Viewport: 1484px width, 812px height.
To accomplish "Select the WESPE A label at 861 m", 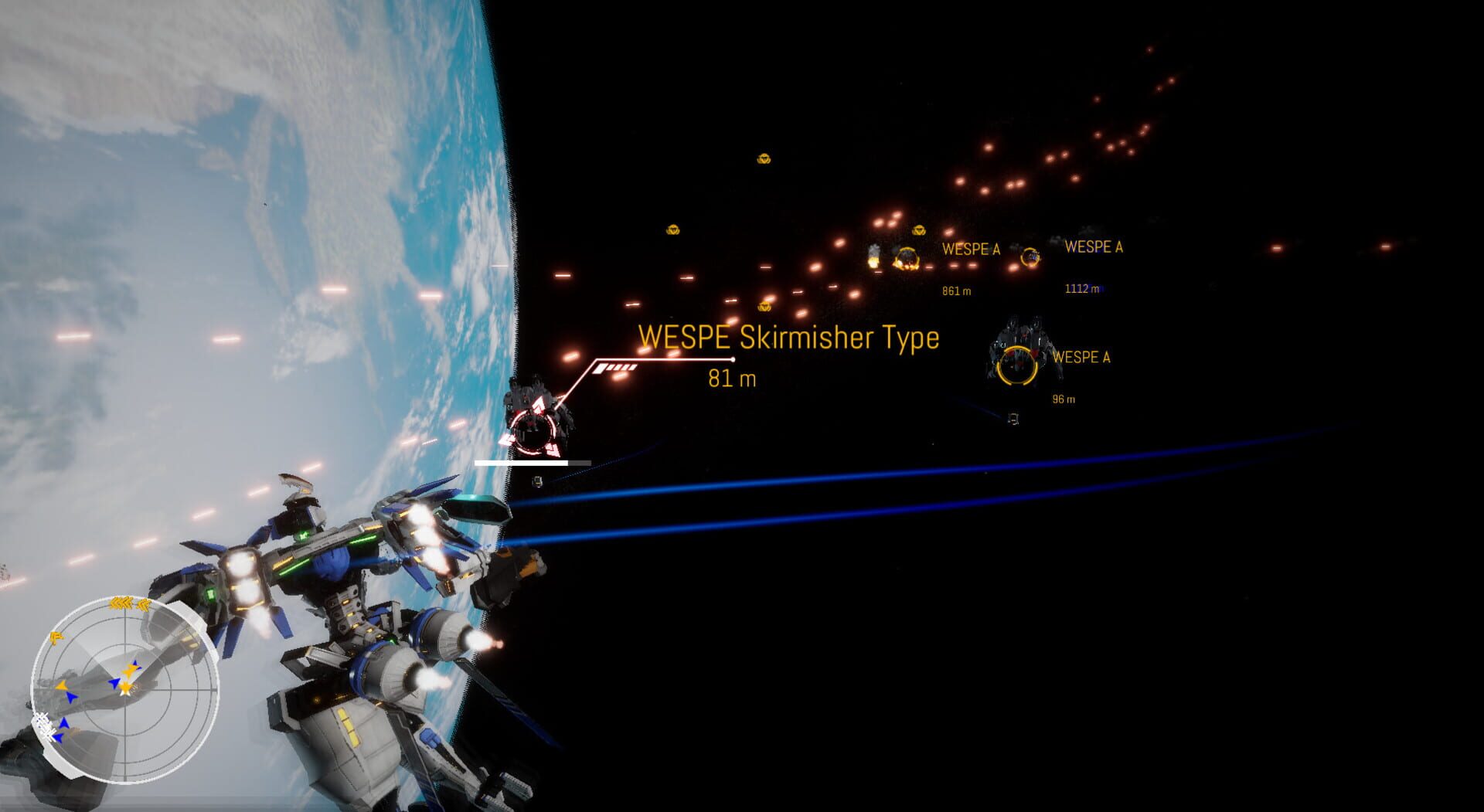I will tap(970, 249).
